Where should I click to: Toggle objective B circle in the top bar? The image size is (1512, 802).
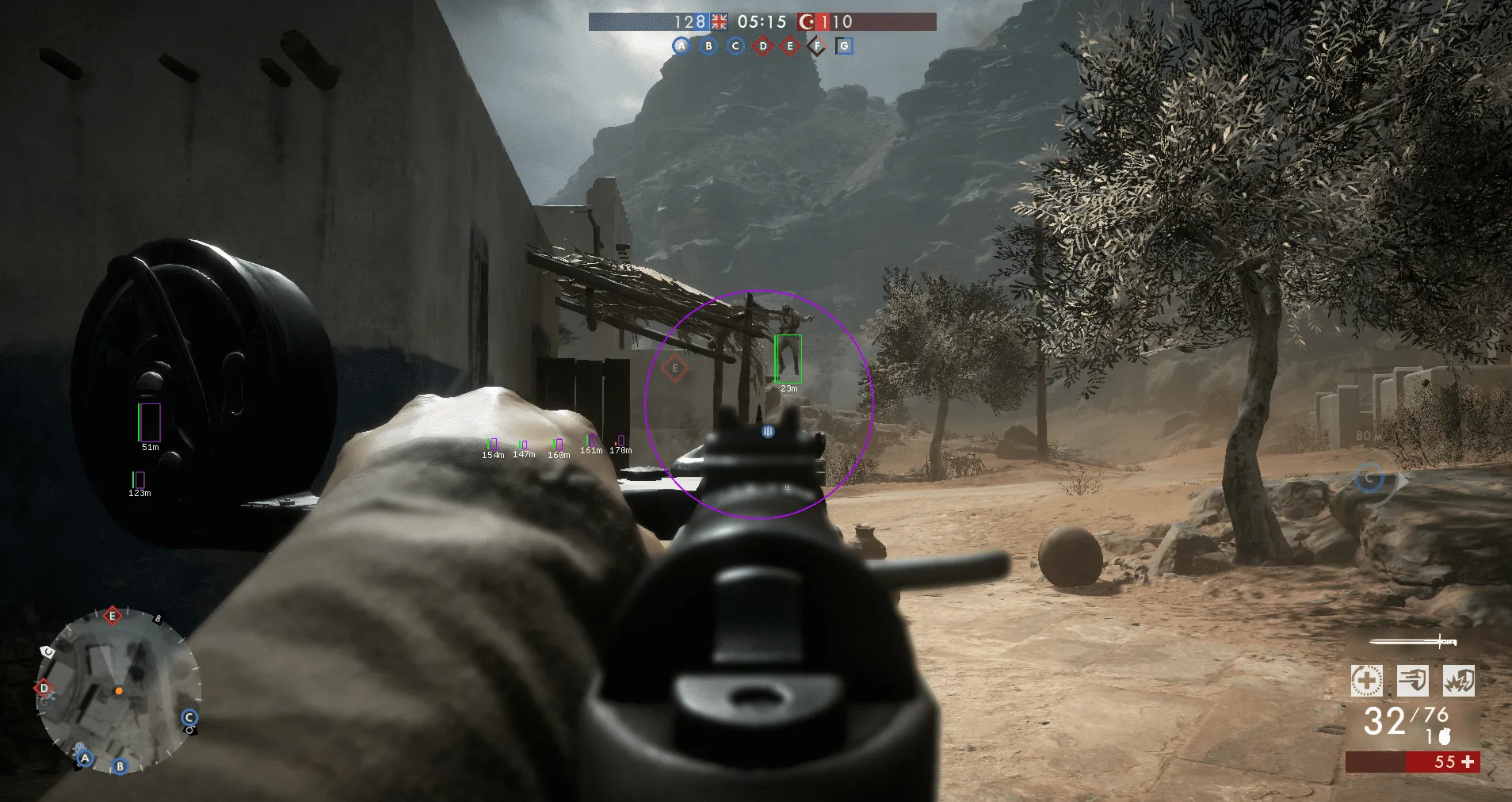(x=709, y=46)
